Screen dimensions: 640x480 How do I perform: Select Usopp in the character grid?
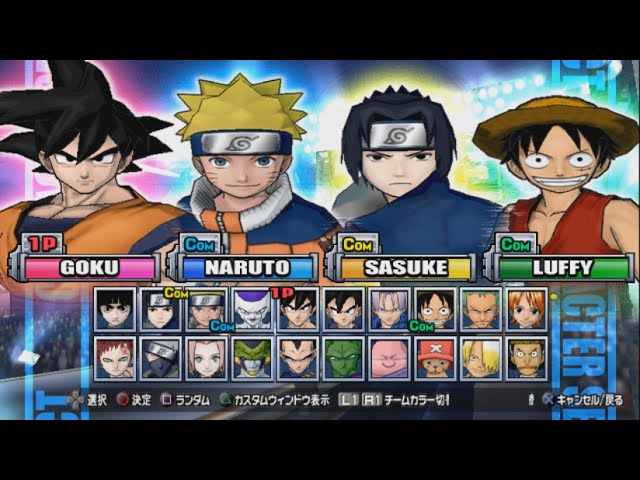pyautogui.click(x=526, y=357)
